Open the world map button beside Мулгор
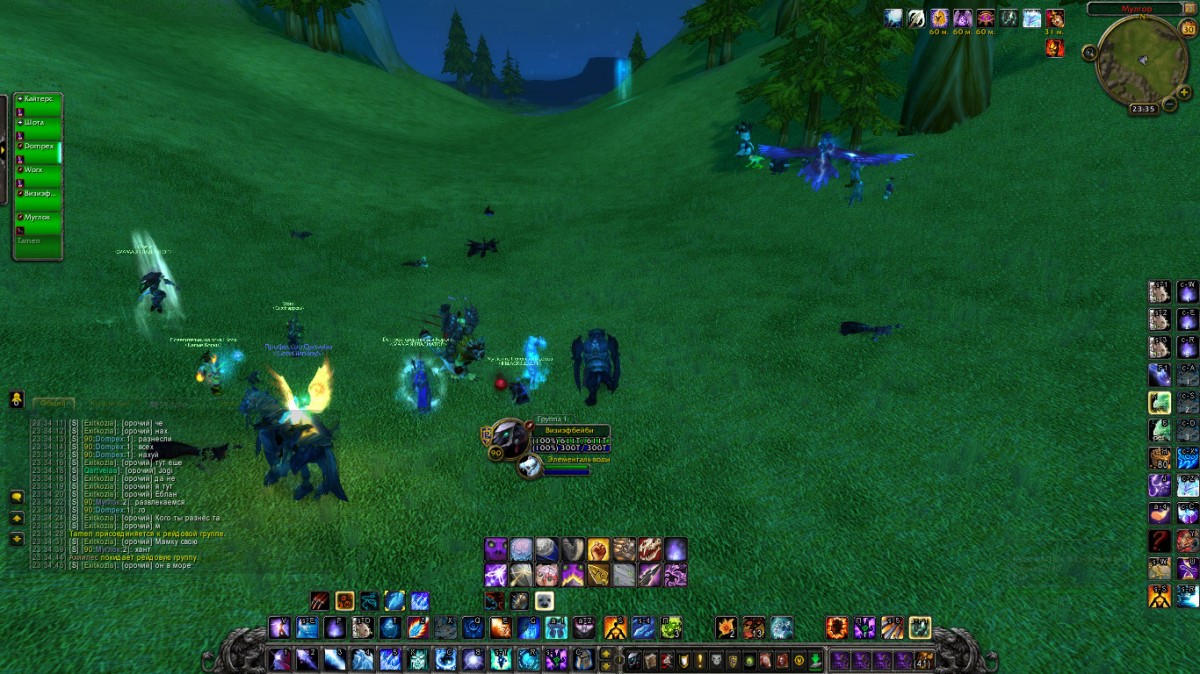Screen dimensions: 1200x674 coord(1189,9)
